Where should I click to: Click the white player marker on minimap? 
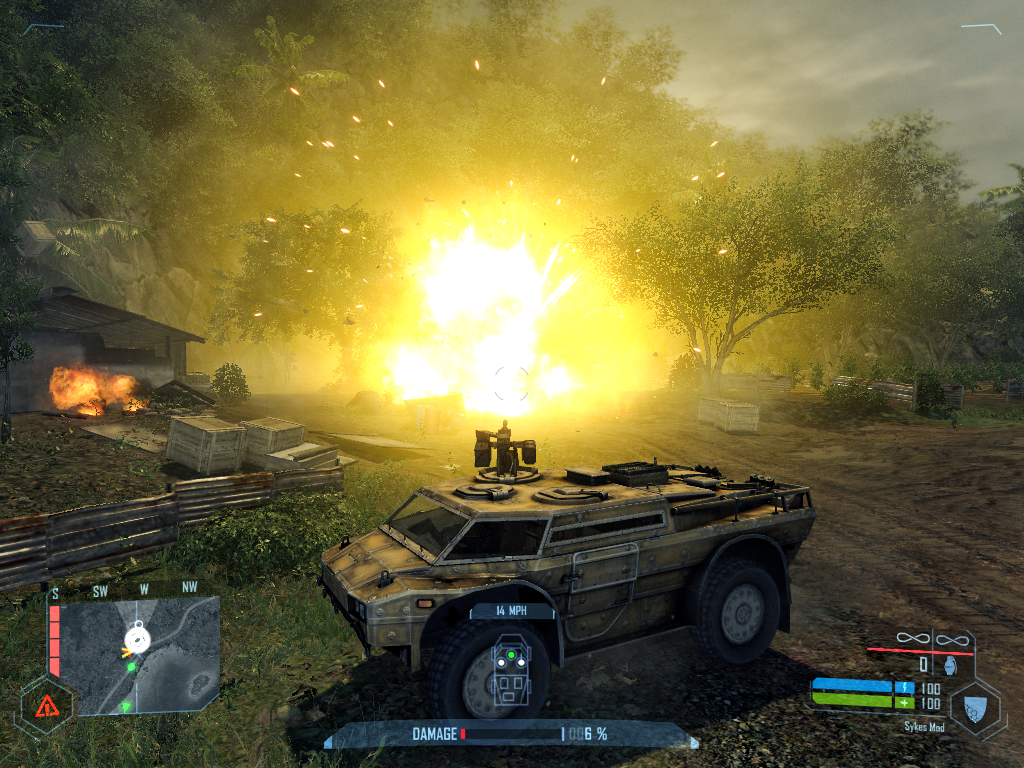tap(137, 638)
